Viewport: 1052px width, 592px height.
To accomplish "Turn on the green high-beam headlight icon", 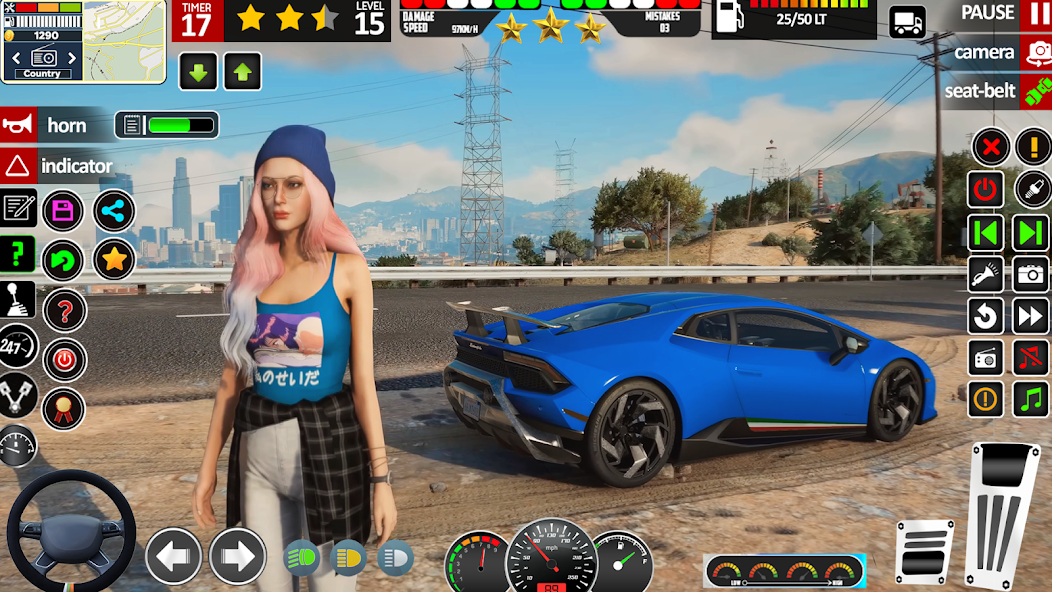I will pos(302,557).
